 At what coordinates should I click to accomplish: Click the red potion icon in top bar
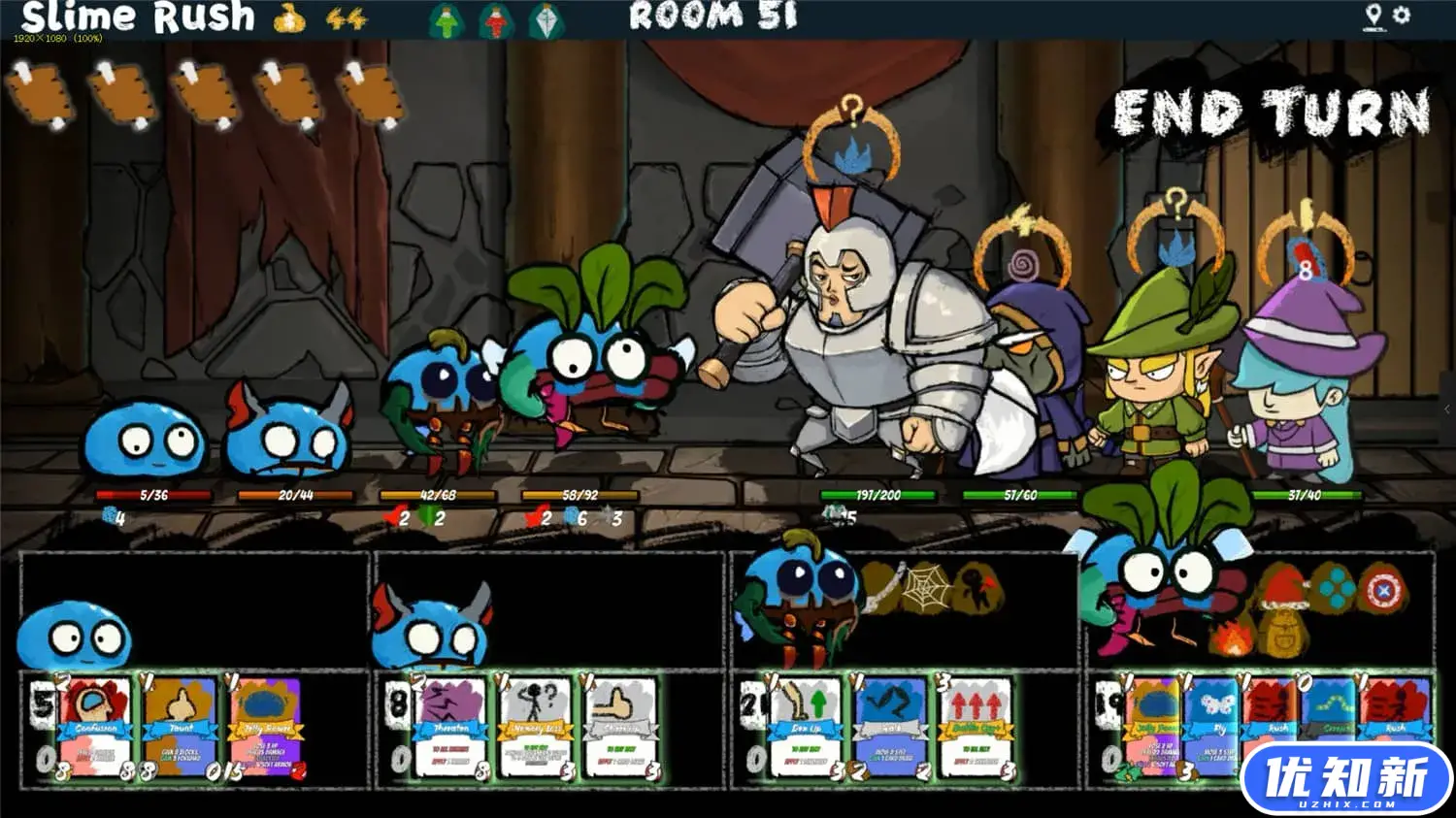click(x=496, y=20)
